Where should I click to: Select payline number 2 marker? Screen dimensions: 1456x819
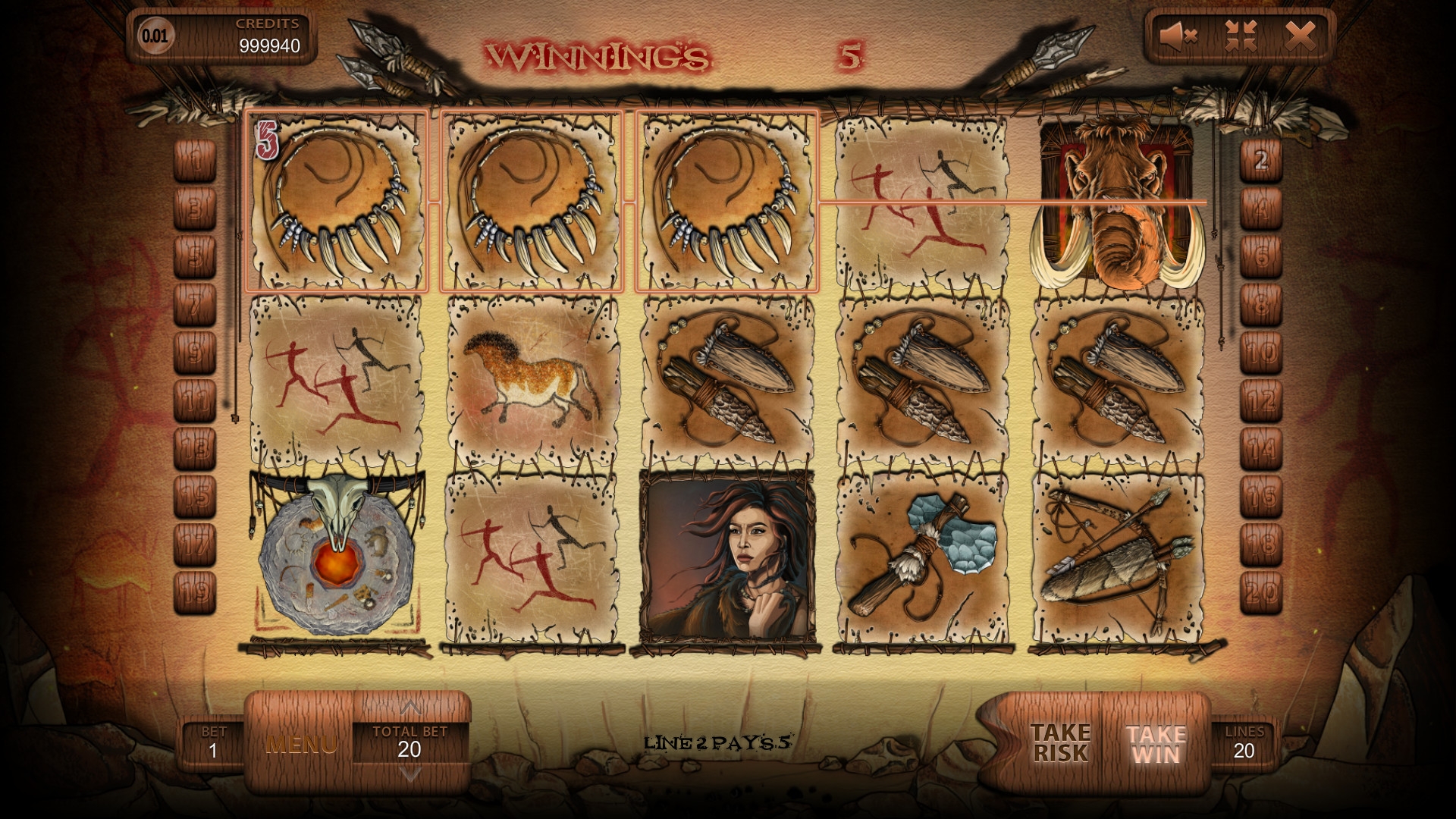(x=1260, y=161)
